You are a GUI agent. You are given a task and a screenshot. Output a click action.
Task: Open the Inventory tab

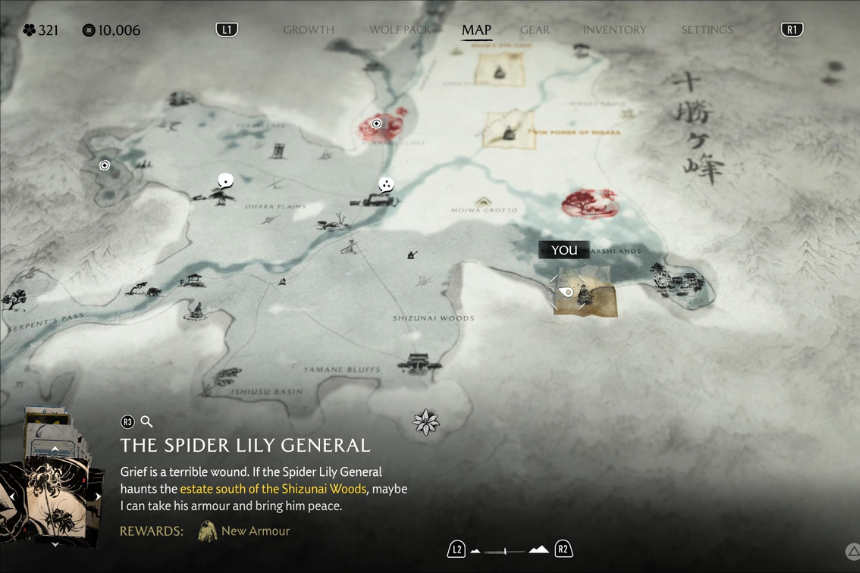[614, 30]
